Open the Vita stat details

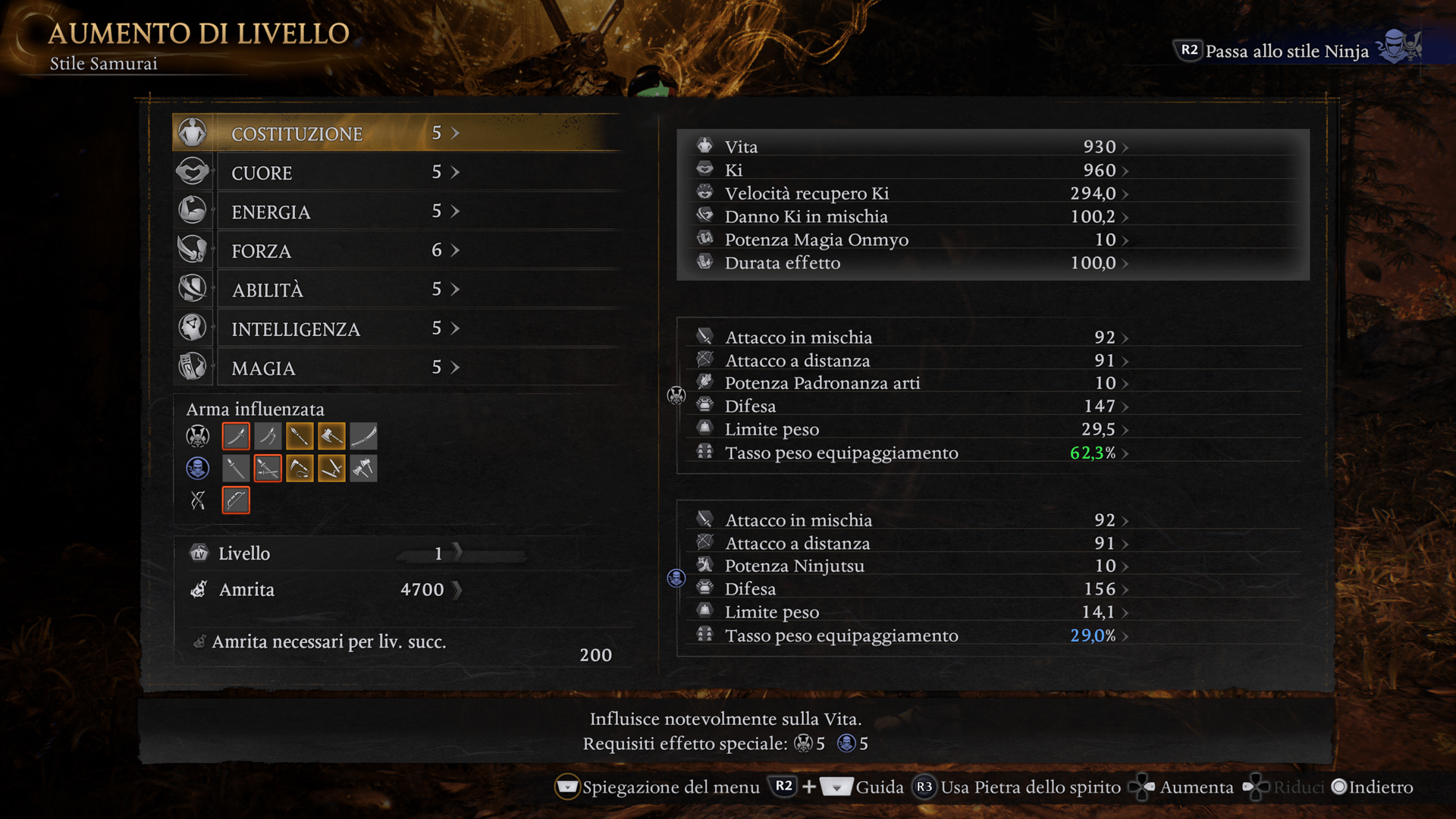910,146
